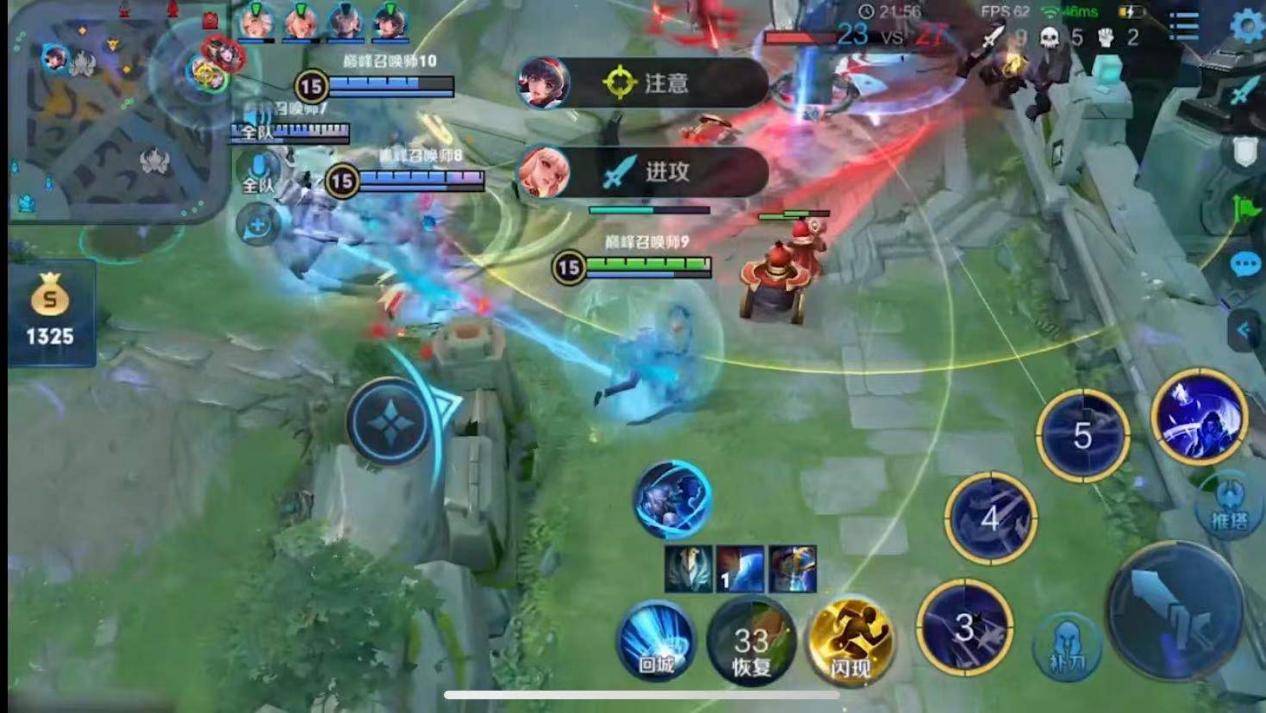Image resolution: width=1266 pixels, height=713 pixels.
Task: Open the settings gear
Action: 1246,25
